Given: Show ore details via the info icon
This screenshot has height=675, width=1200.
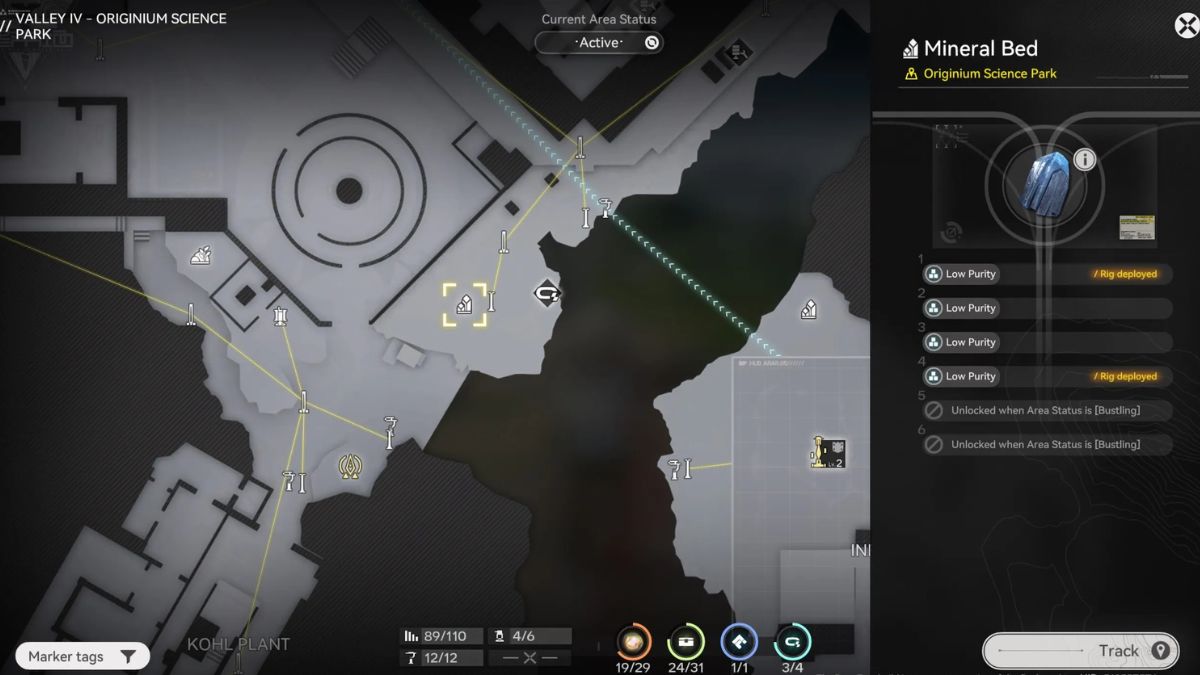Looking at the screenshot, I should click(1084, 159).
